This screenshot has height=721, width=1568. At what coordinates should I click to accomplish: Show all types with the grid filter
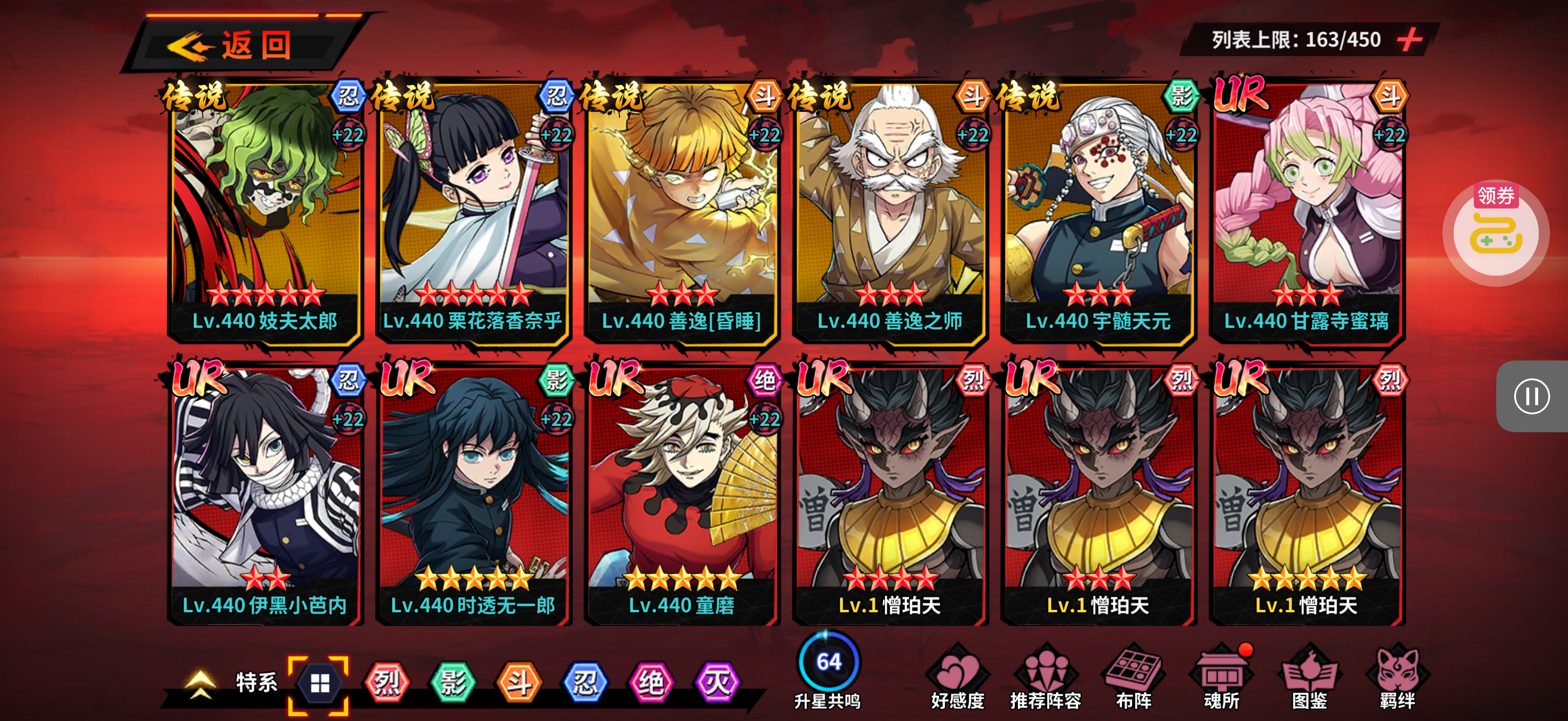319,683
